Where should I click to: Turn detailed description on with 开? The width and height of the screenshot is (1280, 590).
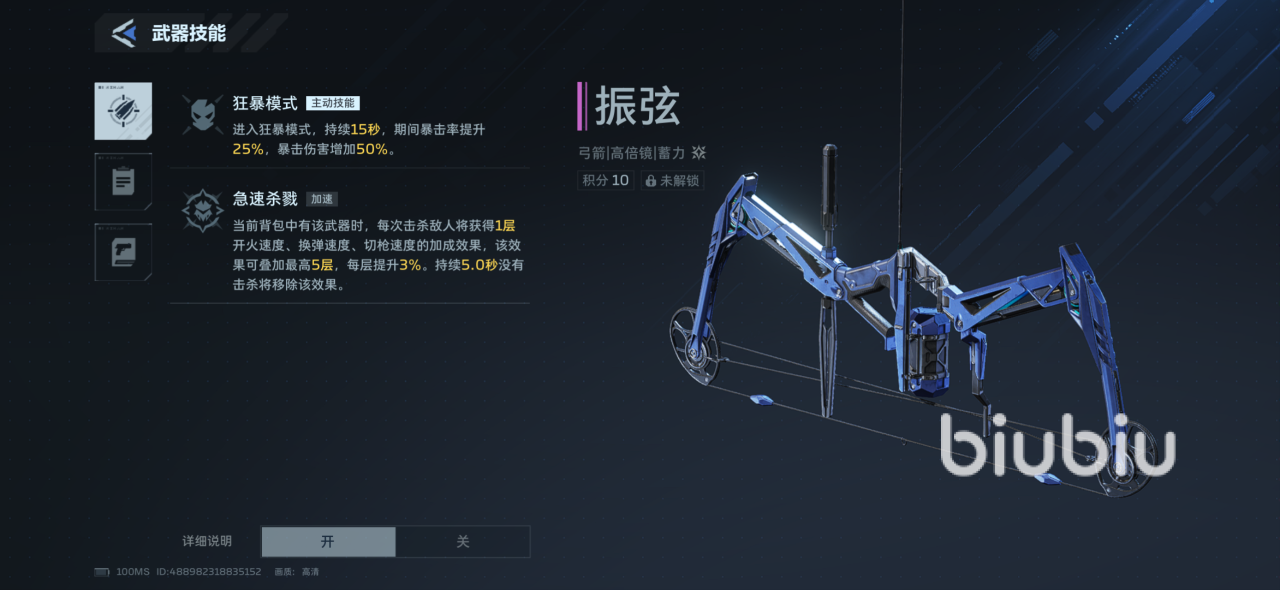pyautogui.click(x=328, y=542)
